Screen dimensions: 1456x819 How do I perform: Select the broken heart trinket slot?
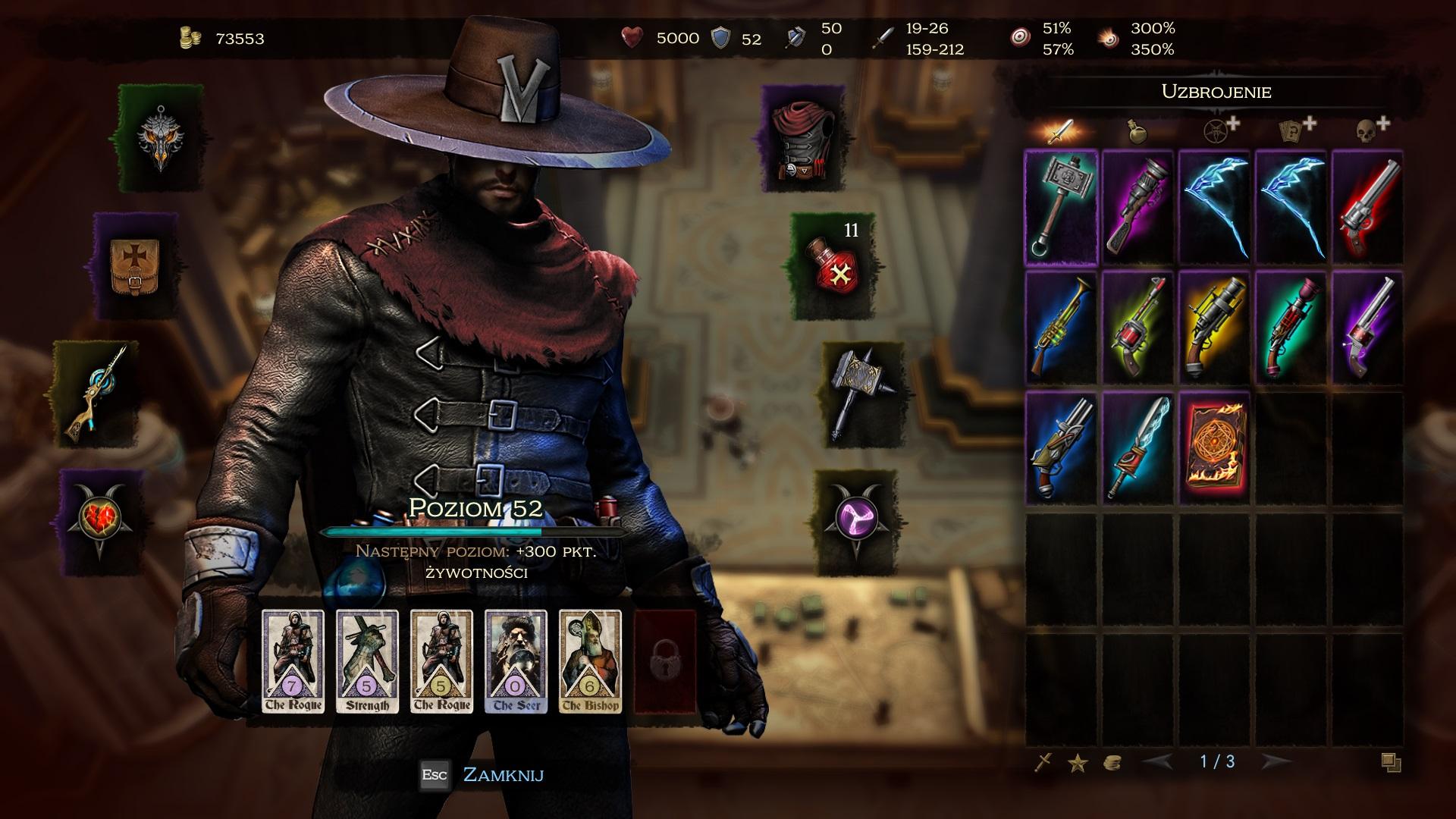click(x=102, y=519)
